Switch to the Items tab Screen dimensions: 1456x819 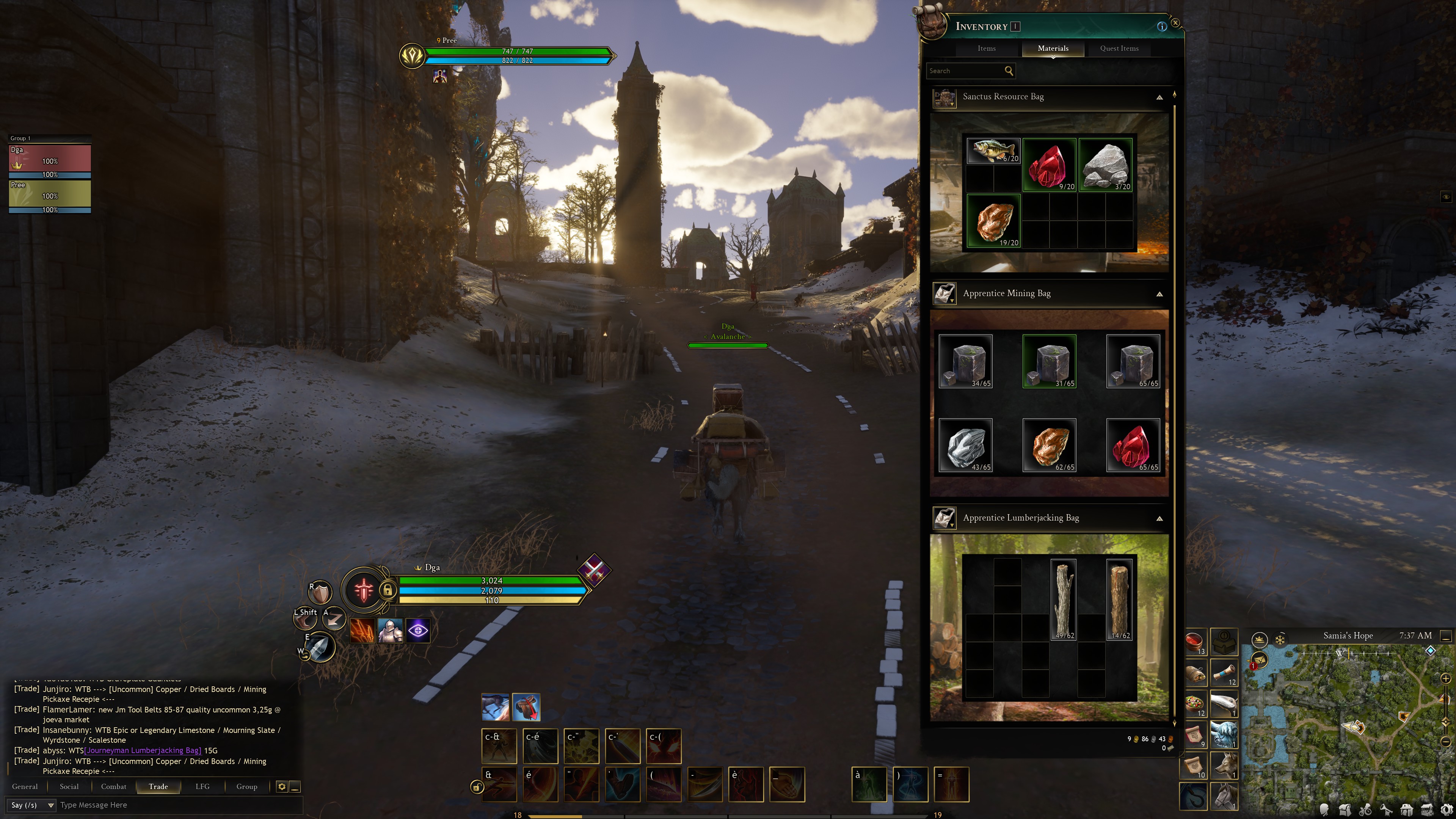[986, 49]
